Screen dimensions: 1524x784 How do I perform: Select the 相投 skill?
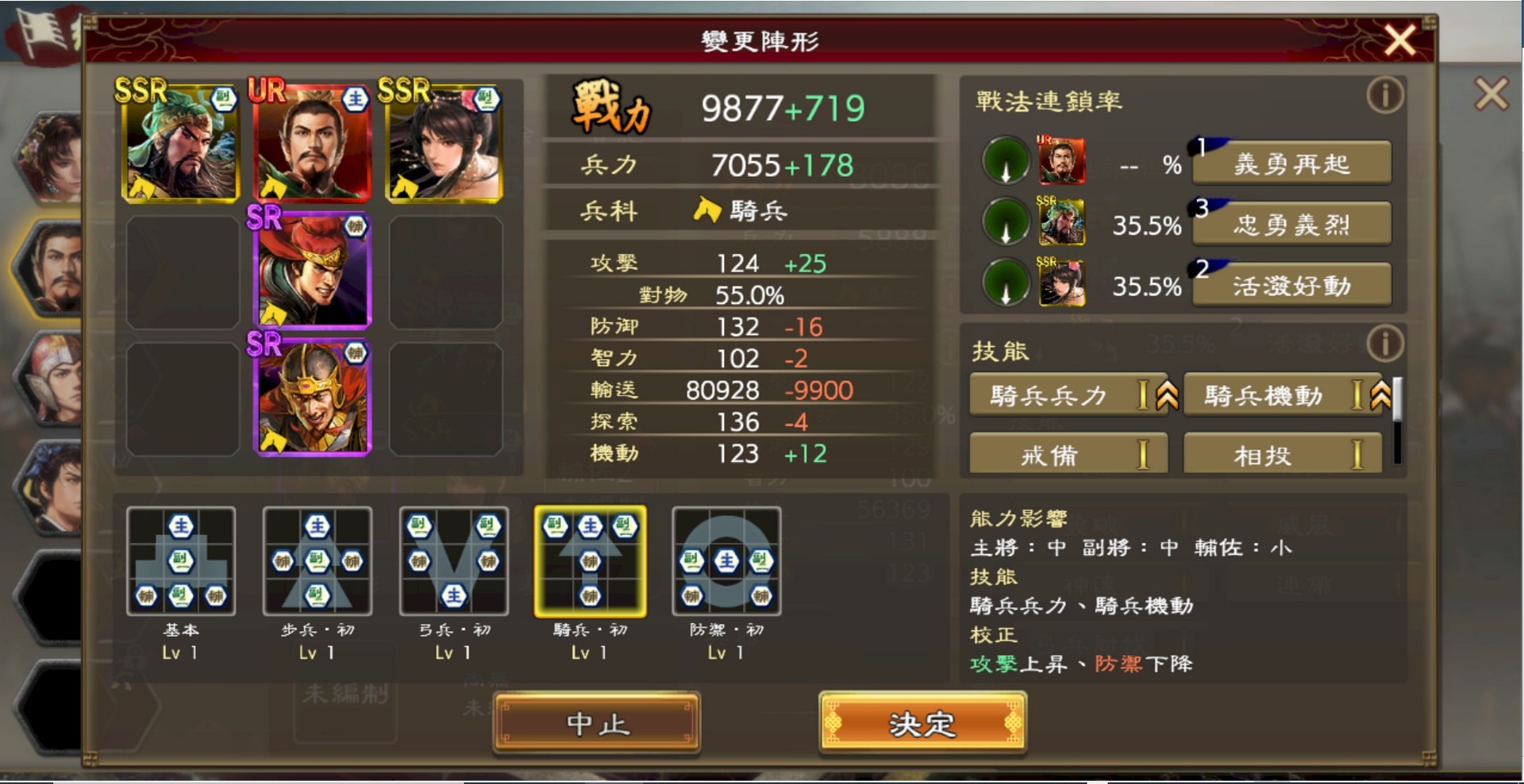point(1282,453)
